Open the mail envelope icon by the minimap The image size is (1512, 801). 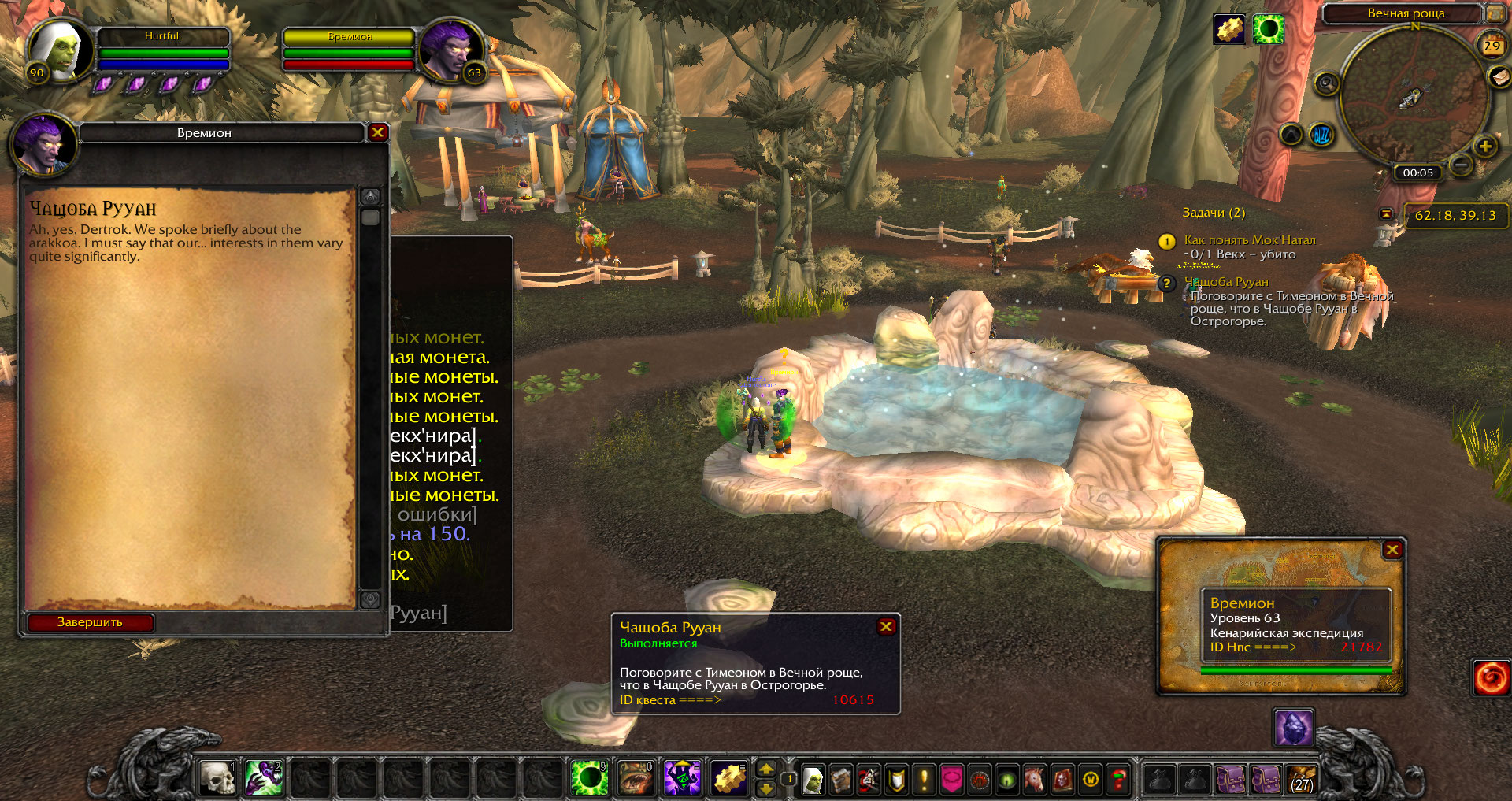click(x=1499, y=76)
